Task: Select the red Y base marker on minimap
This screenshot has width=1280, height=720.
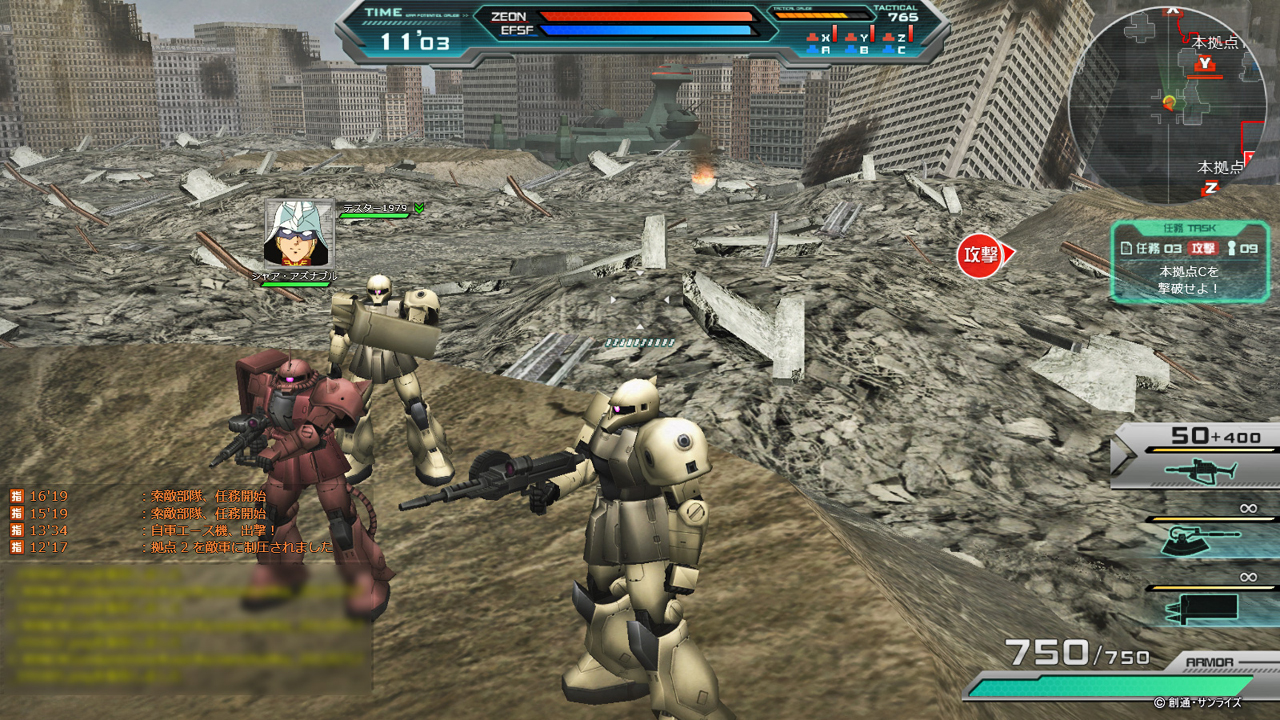Action: (x=1207, y=64)
